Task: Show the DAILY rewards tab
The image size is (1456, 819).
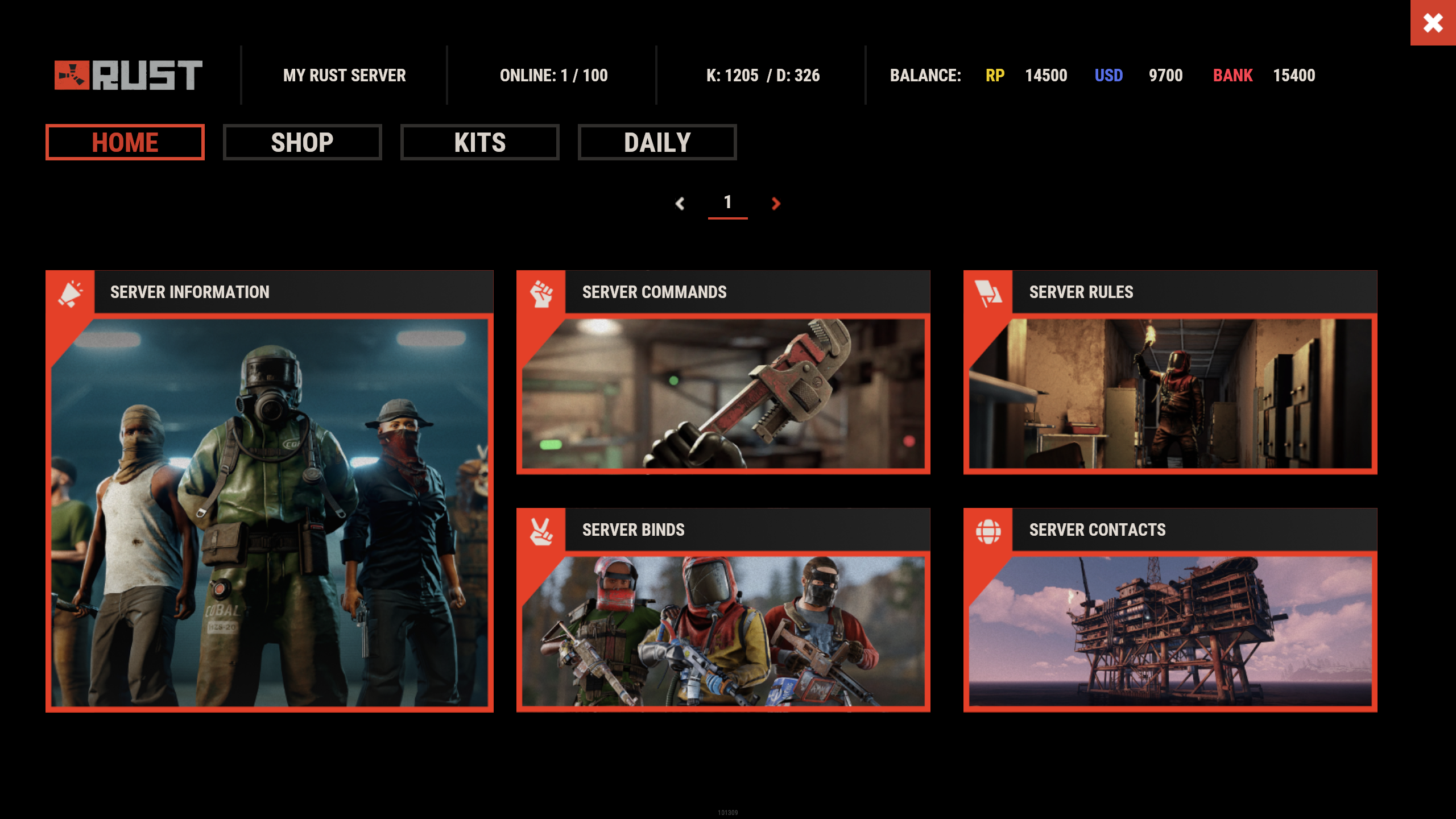Action: [657, 142]
